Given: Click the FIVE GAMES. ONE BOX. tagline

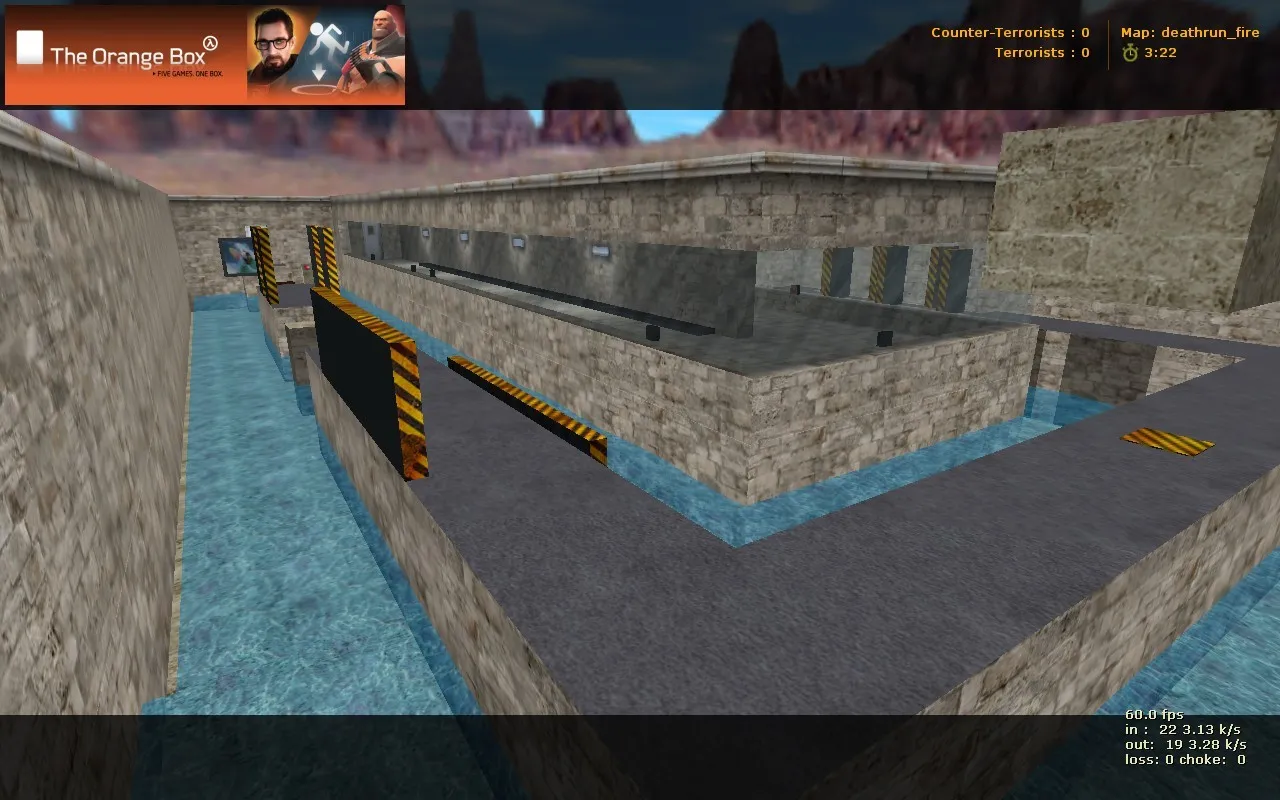Looking at the screenshot, I should (x=189, y=73).
